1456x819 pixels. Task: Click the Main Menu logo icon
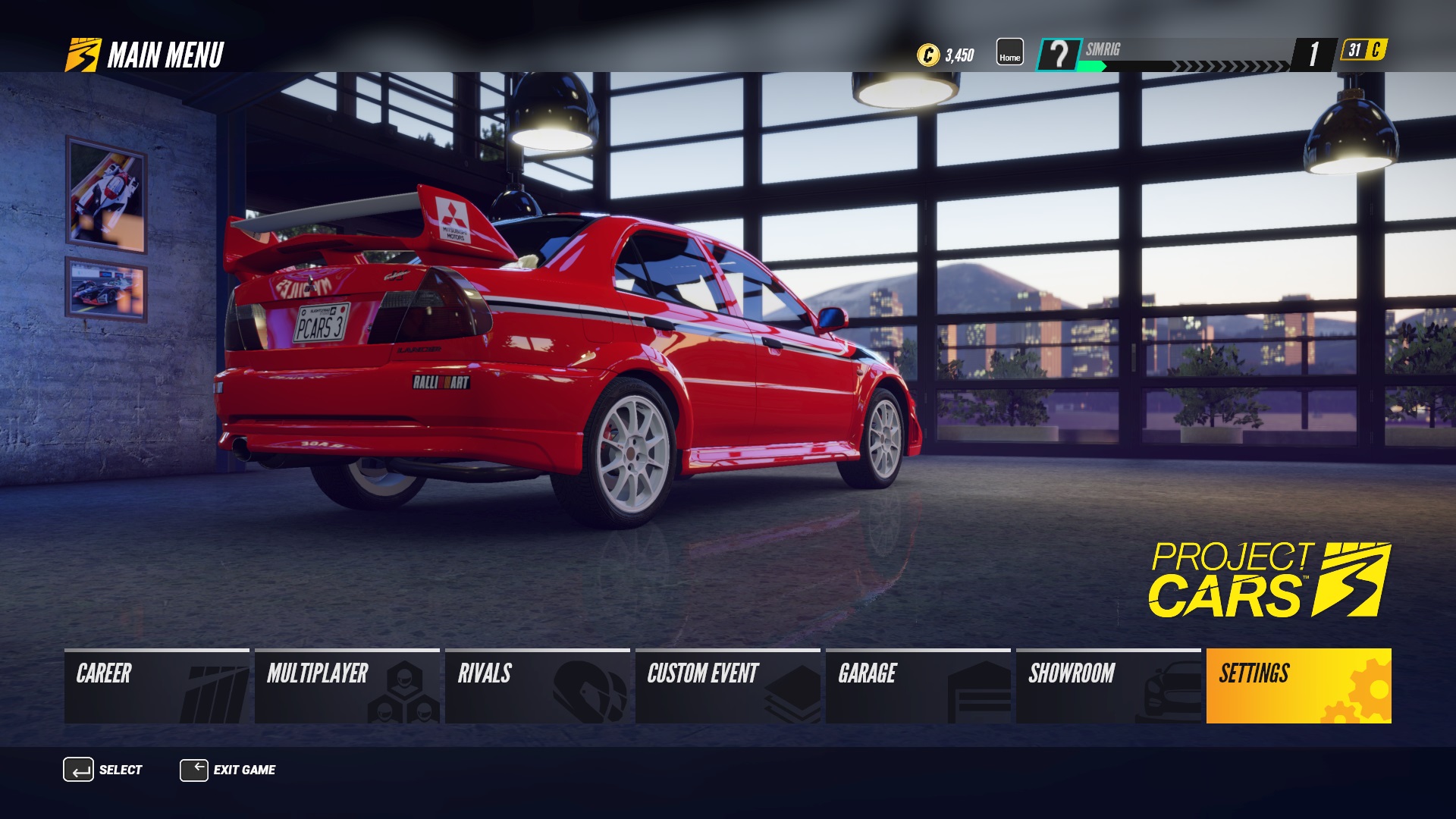(82, 52)
